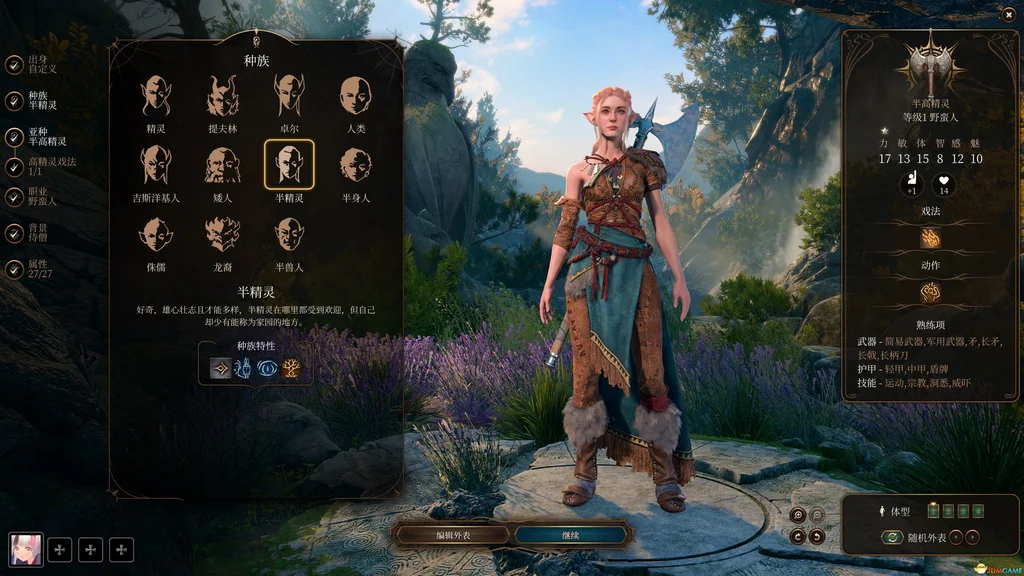
Task: Select the 精灵 (Elf) race
Action: tap(156, 96)
